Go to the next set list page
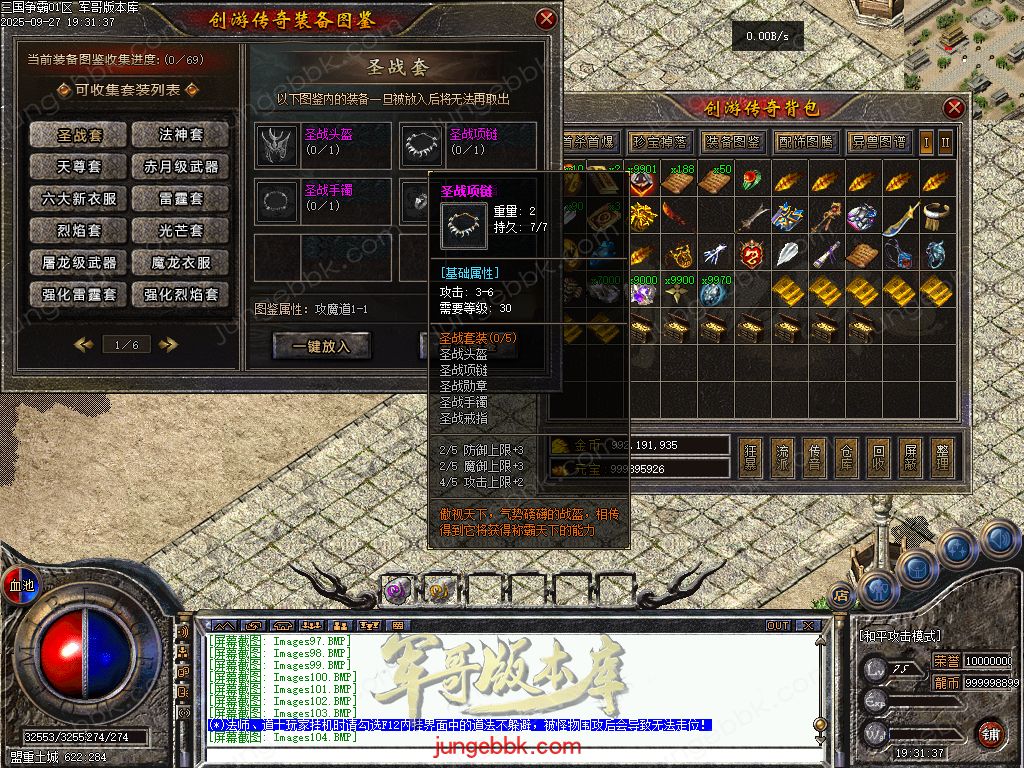This screenshot has height=768, width=1024. click(168, 345)
